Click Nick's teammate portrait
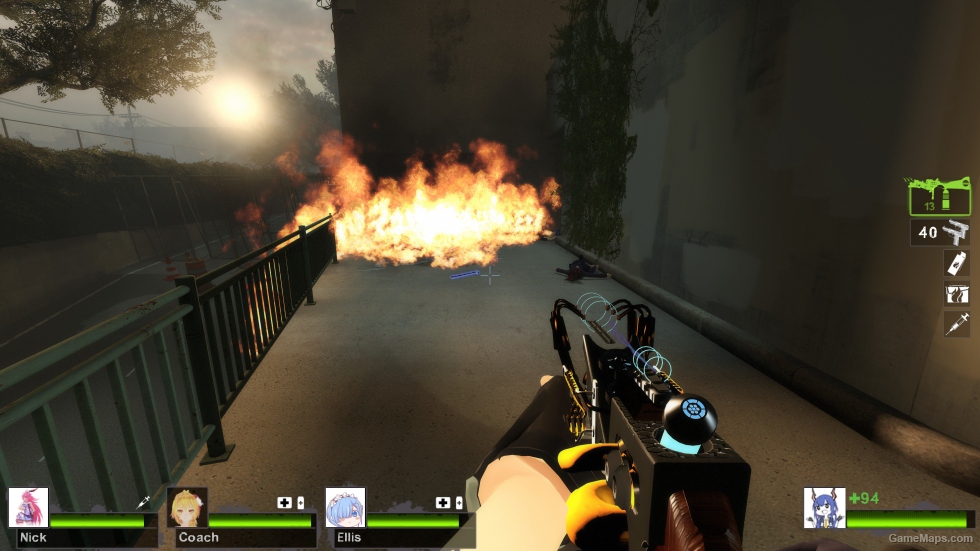This screenshot has width=980, height=551. coord(28,508)
